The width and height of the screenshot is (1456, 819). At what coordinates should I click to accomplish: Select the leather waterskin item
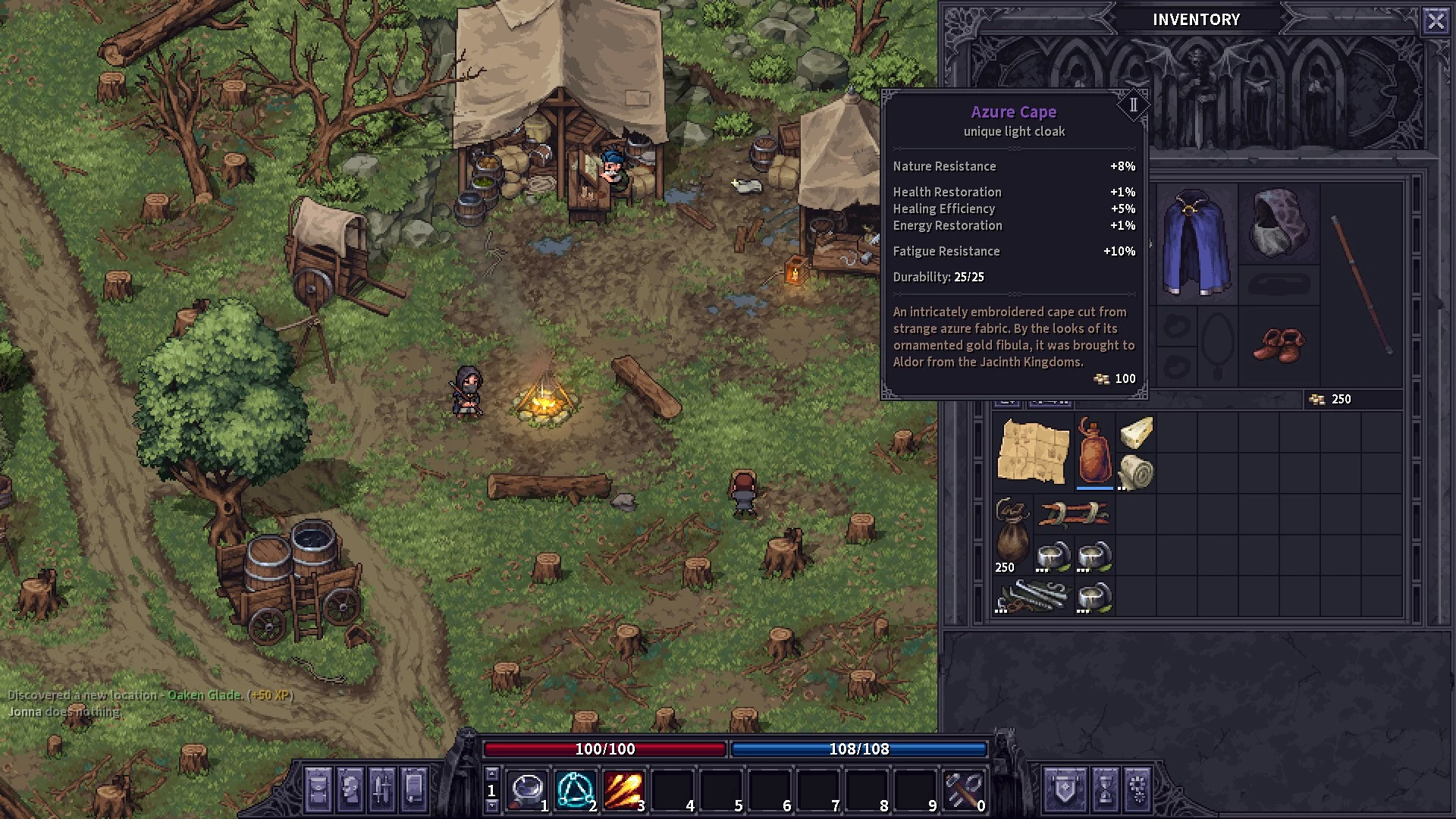pyautogui.click(x=1094, y=451)
